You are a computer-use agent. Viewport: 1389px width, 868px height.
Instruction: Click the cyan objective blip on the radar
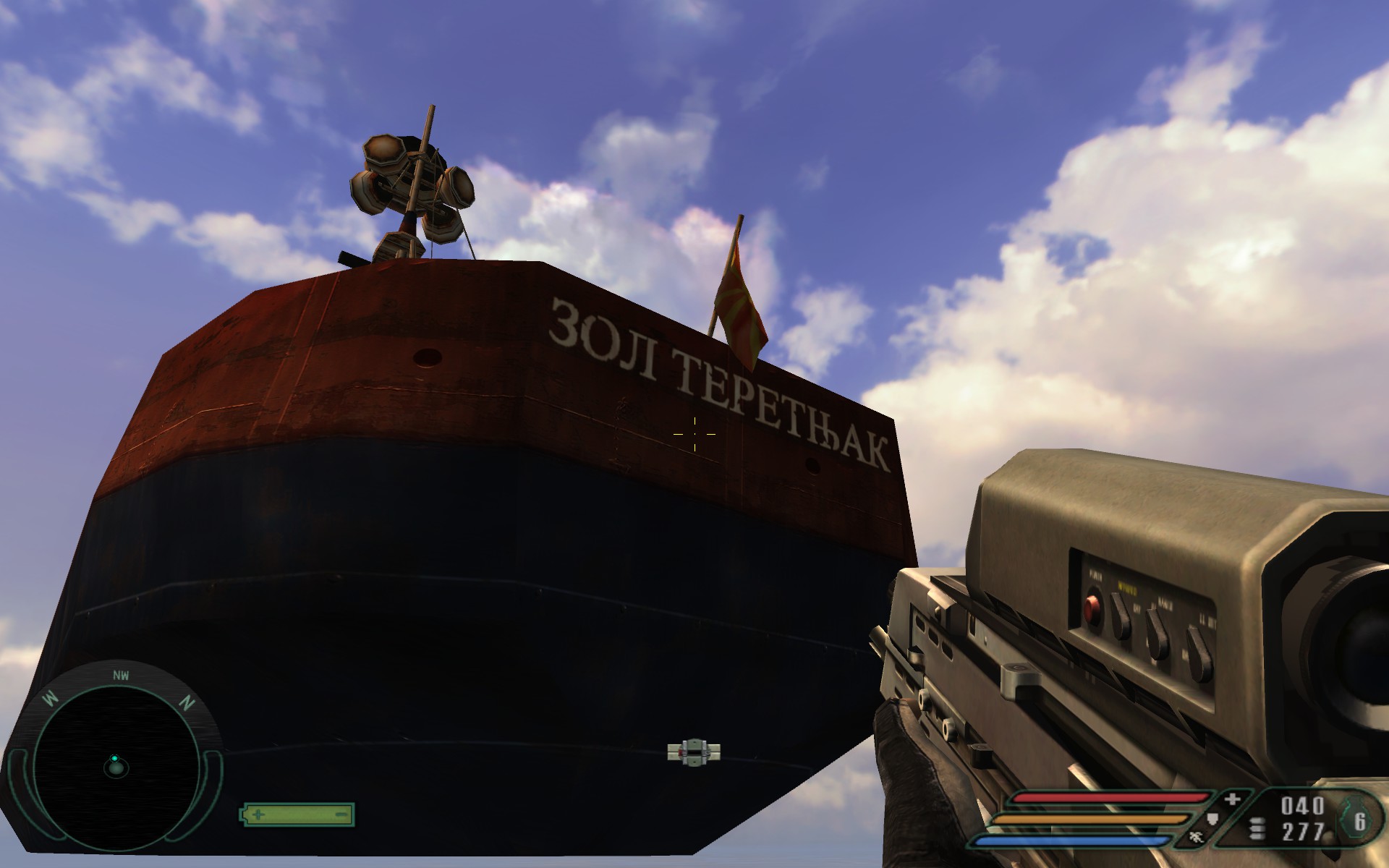pos(114,758)
